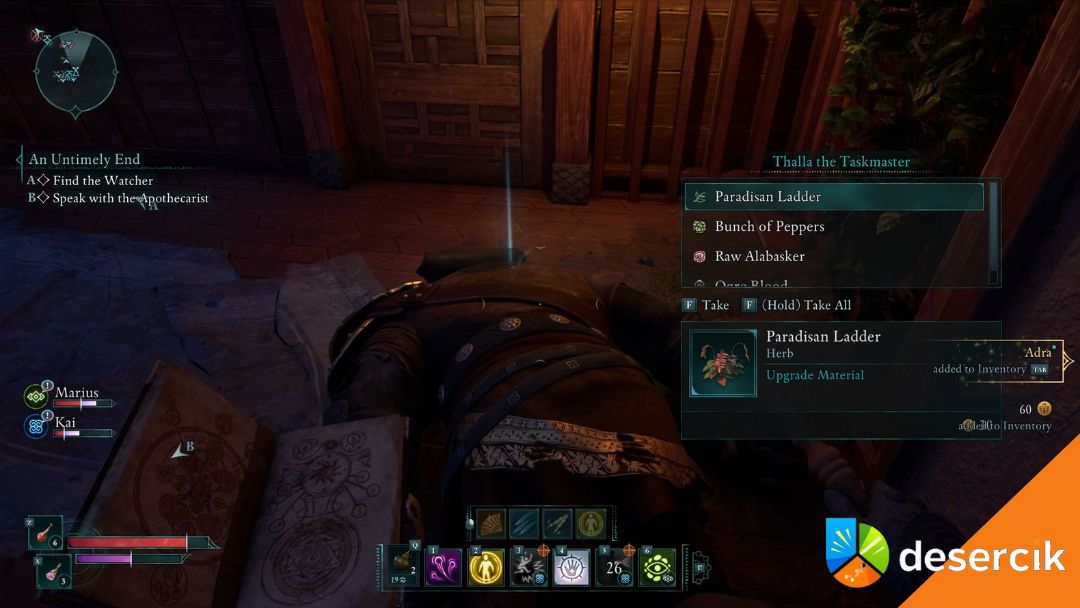Activate the yellow glowing figure ability
Image resolution: width=1080 pixels, height=608 pixels.
[486, 567]
